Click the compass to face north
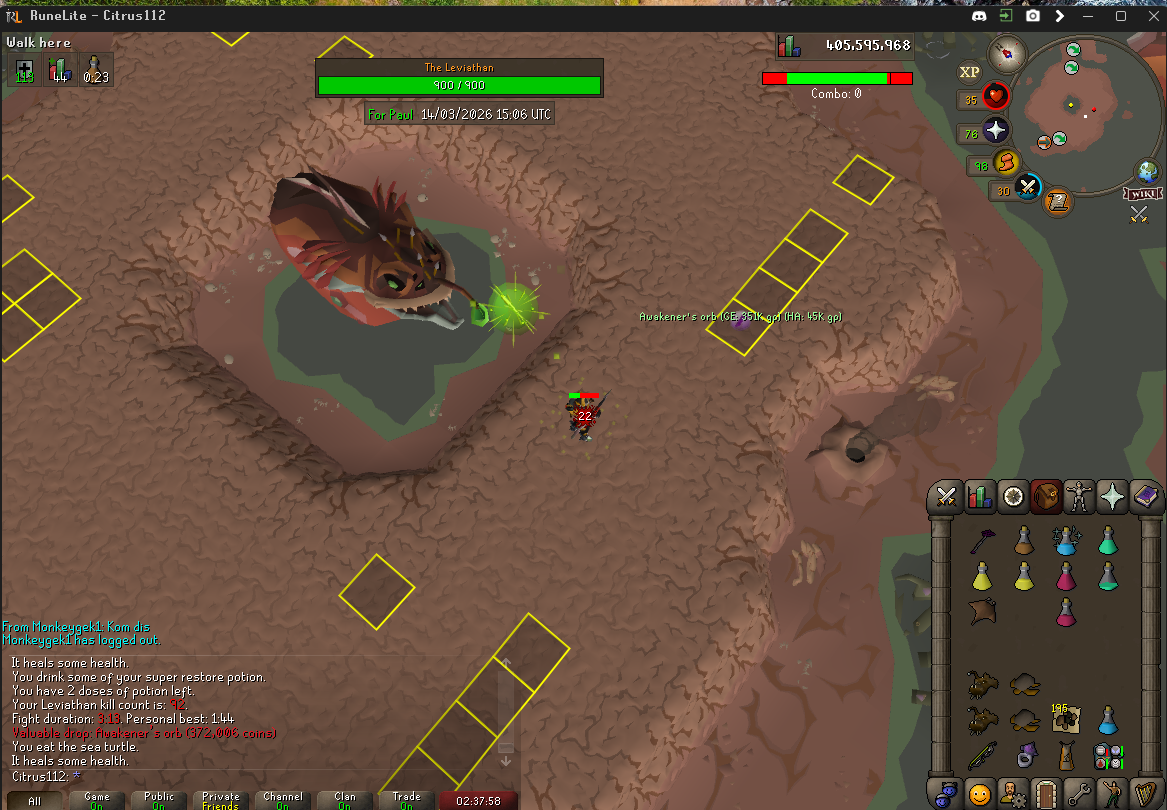This screenshot has height=810, width=1167. tap(1006, 53)
